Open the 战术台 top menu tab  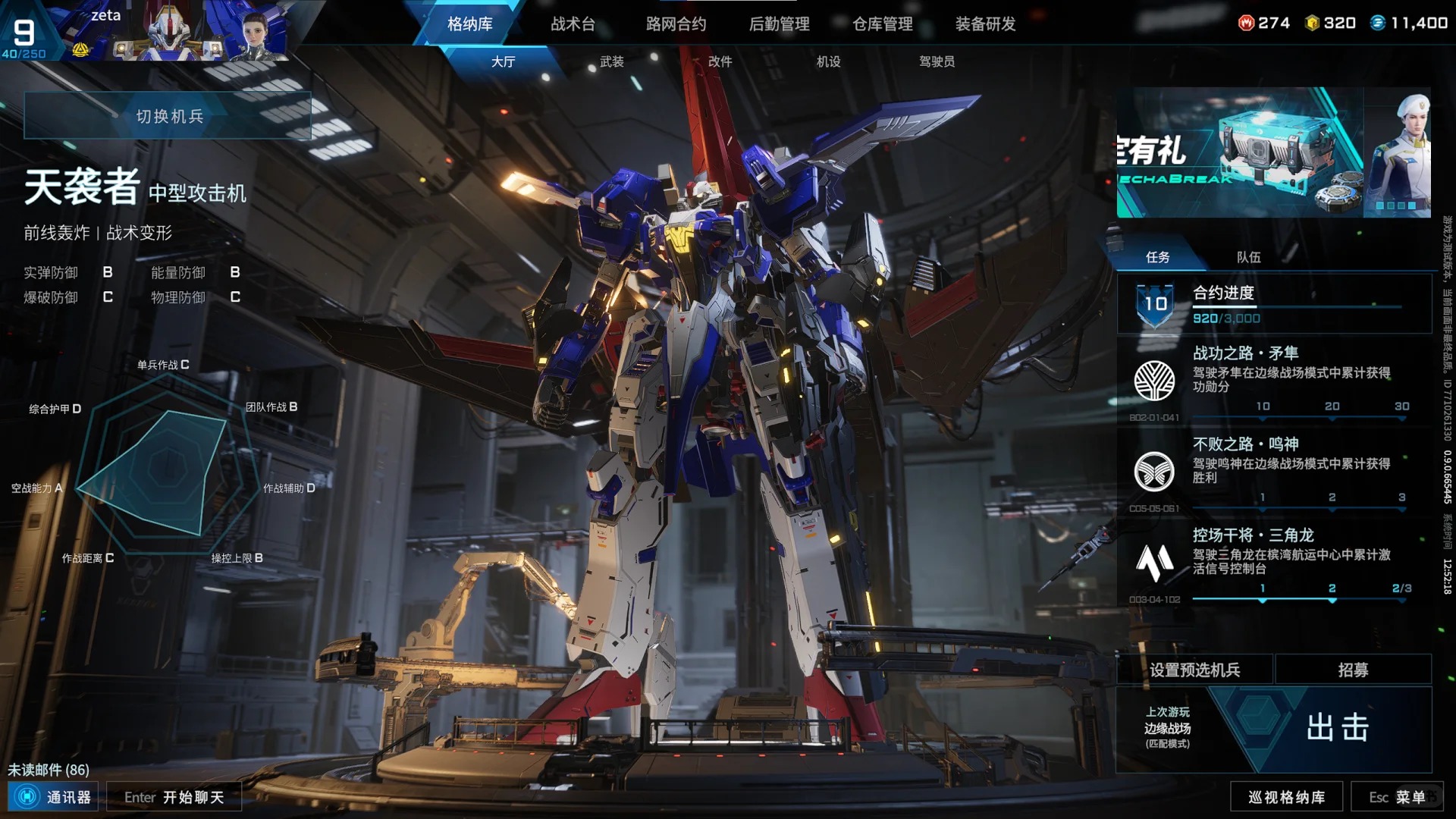click(x=573, y=24)
